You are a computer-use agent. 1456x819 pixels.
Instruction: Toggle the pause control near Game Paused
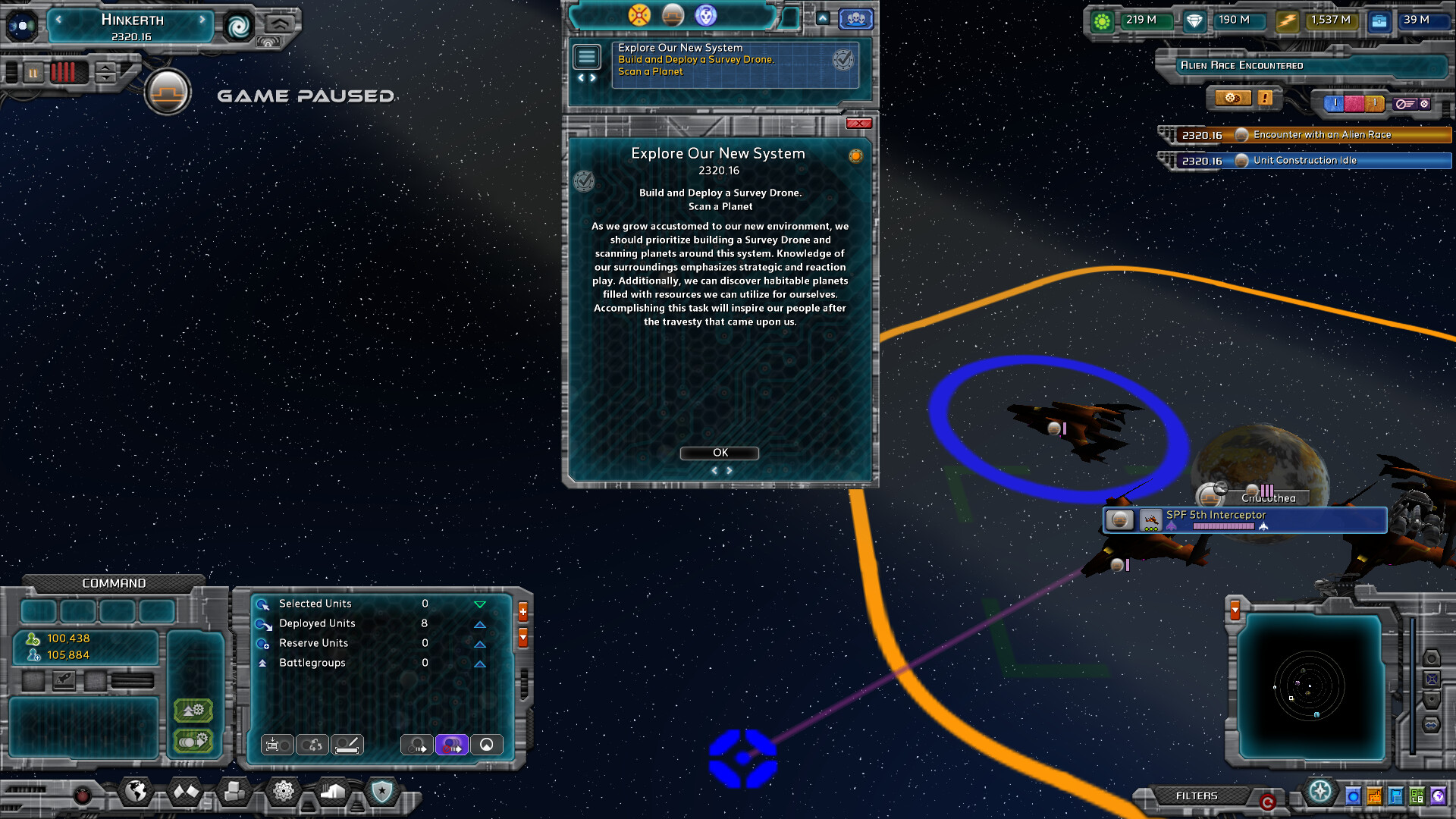[x=33, y=73]
